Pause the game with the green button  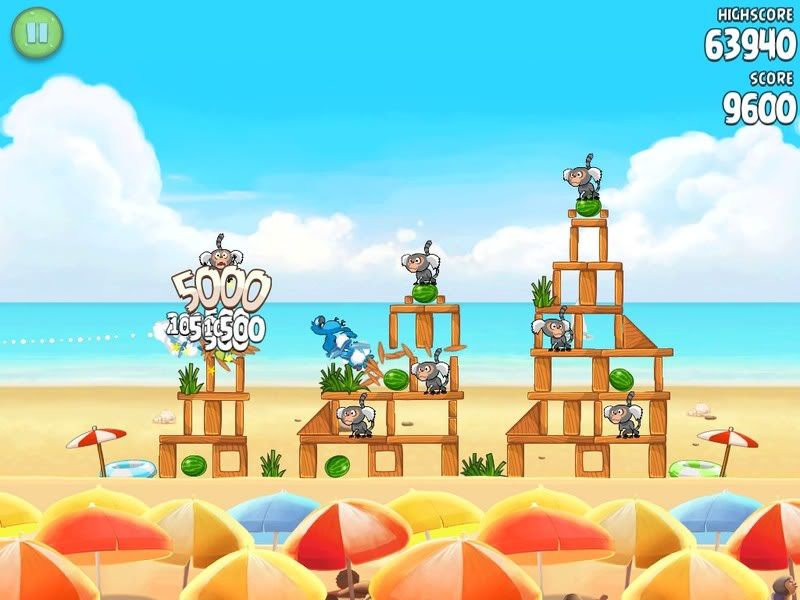37,33
